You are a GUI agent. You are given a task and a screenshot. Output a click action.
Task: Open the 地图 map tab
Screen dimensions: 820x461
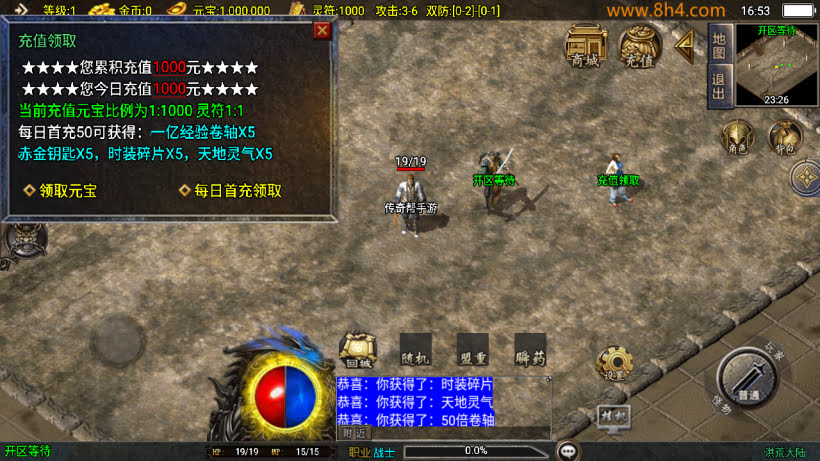[x=718, y=44]
